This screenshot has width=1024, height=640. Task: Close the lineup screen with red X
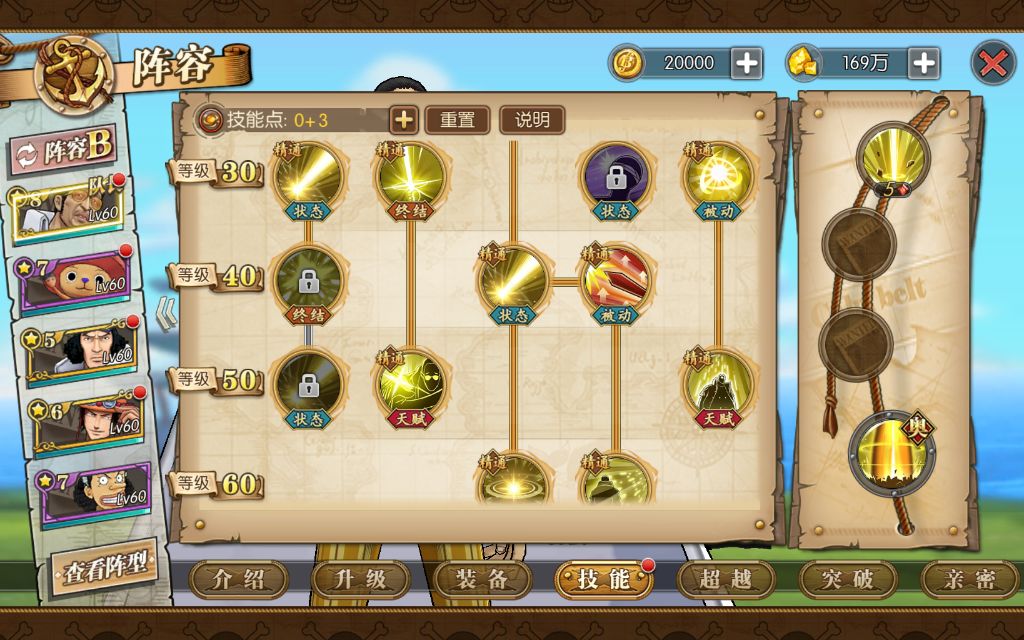click(x=992, y=63)
